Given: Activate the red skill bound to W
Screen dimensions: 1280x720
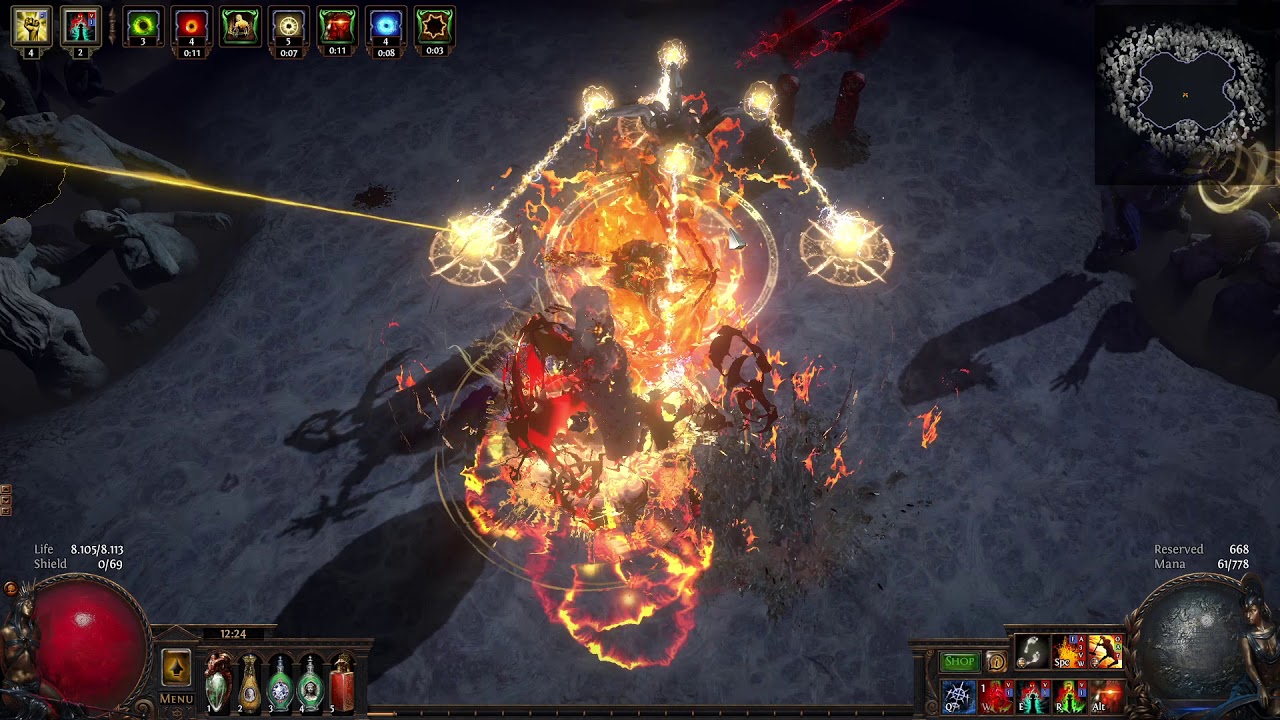Looking at the screenshot, I should 995,696.
